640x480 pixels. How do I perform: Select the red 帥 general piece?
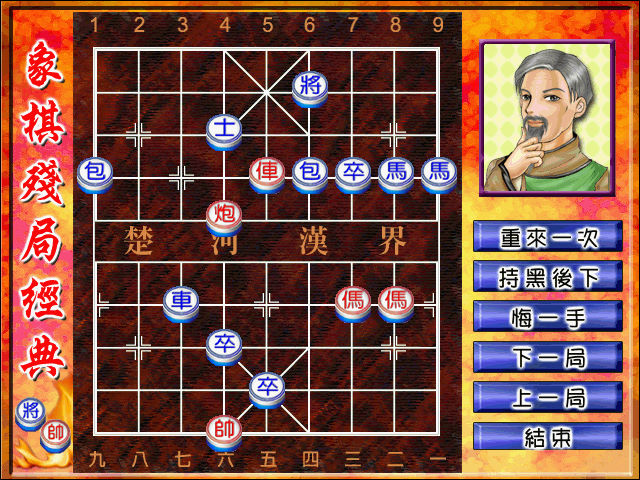(224, 431)
